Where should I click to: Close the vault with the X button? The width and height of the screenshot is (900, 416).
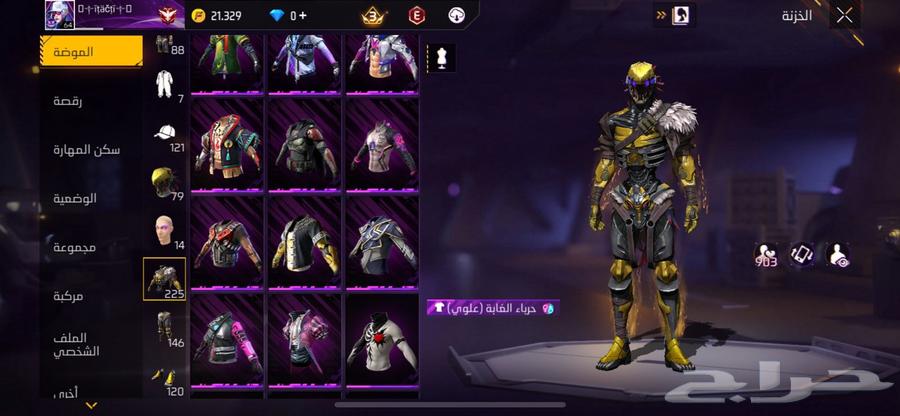click(845, 15)
